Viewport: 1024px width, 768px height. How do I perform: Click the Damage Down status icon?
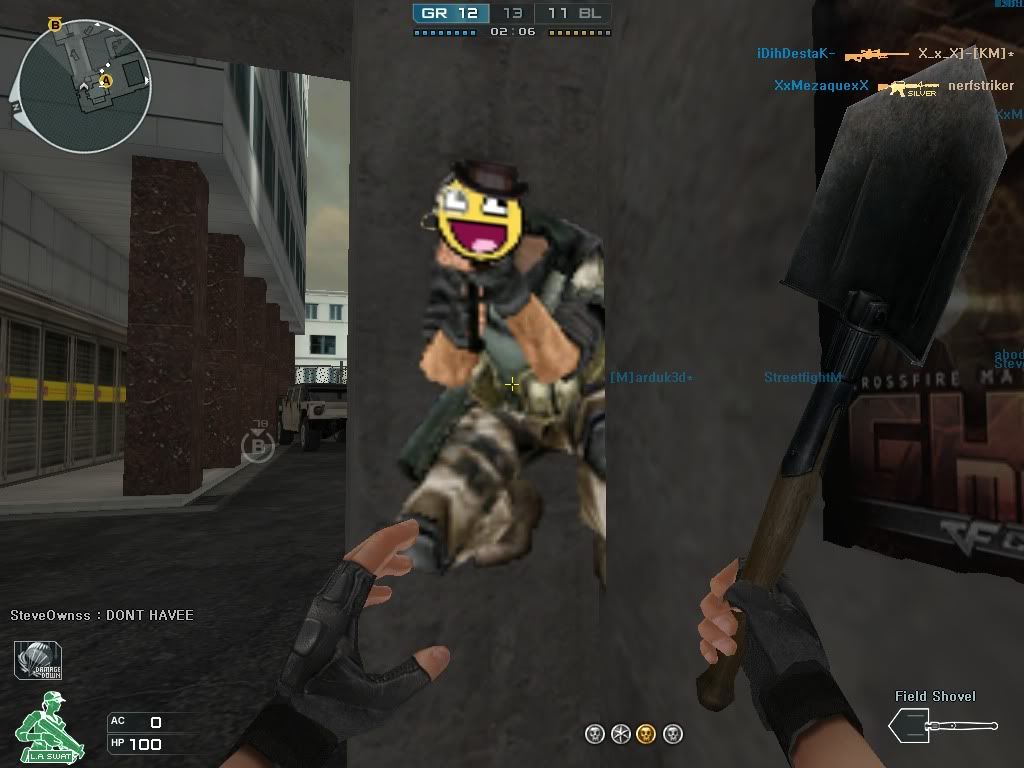pos(39,660)
